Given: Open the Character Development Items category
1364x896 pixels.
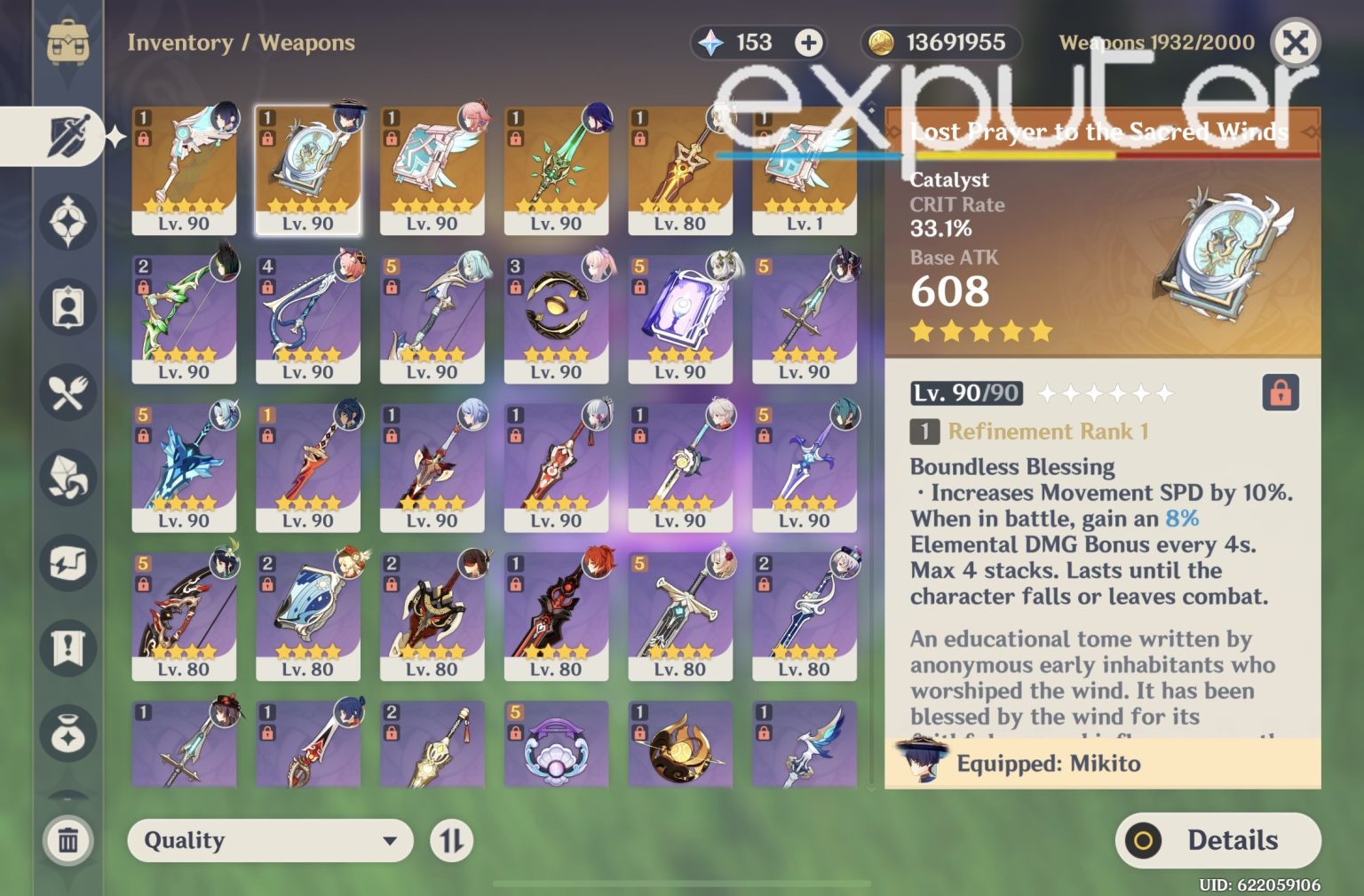Looking at the screenshot, I should click(x=67, y=306).
